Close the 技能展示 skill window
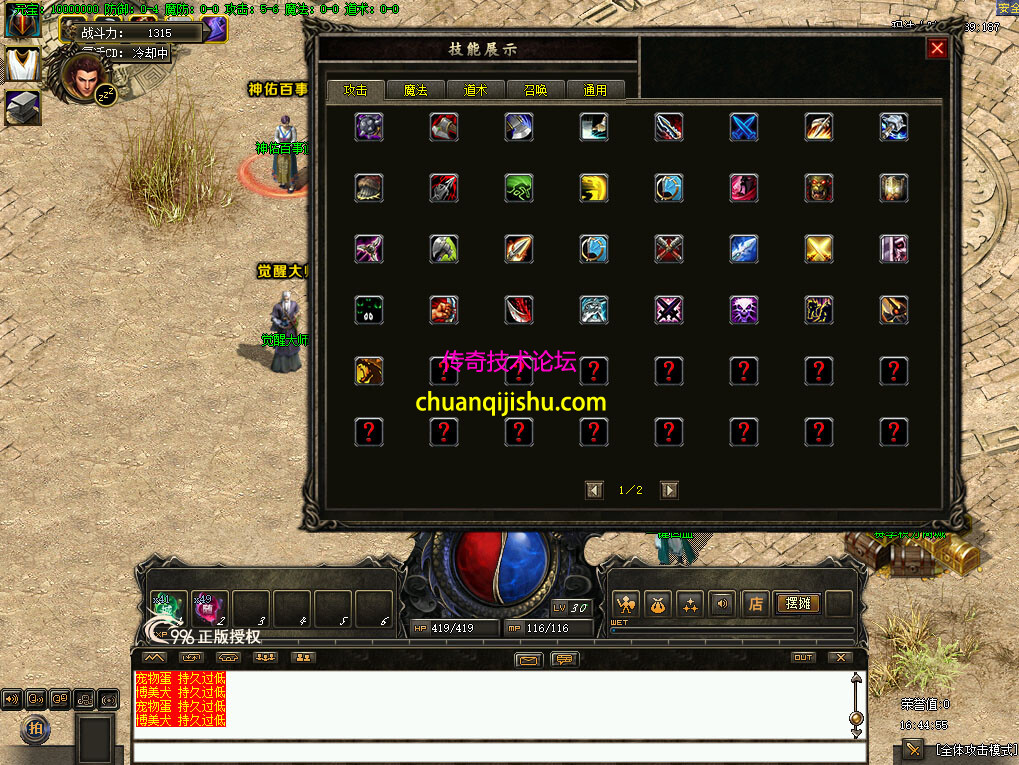The image size is (1019, 765). point(936,48)
